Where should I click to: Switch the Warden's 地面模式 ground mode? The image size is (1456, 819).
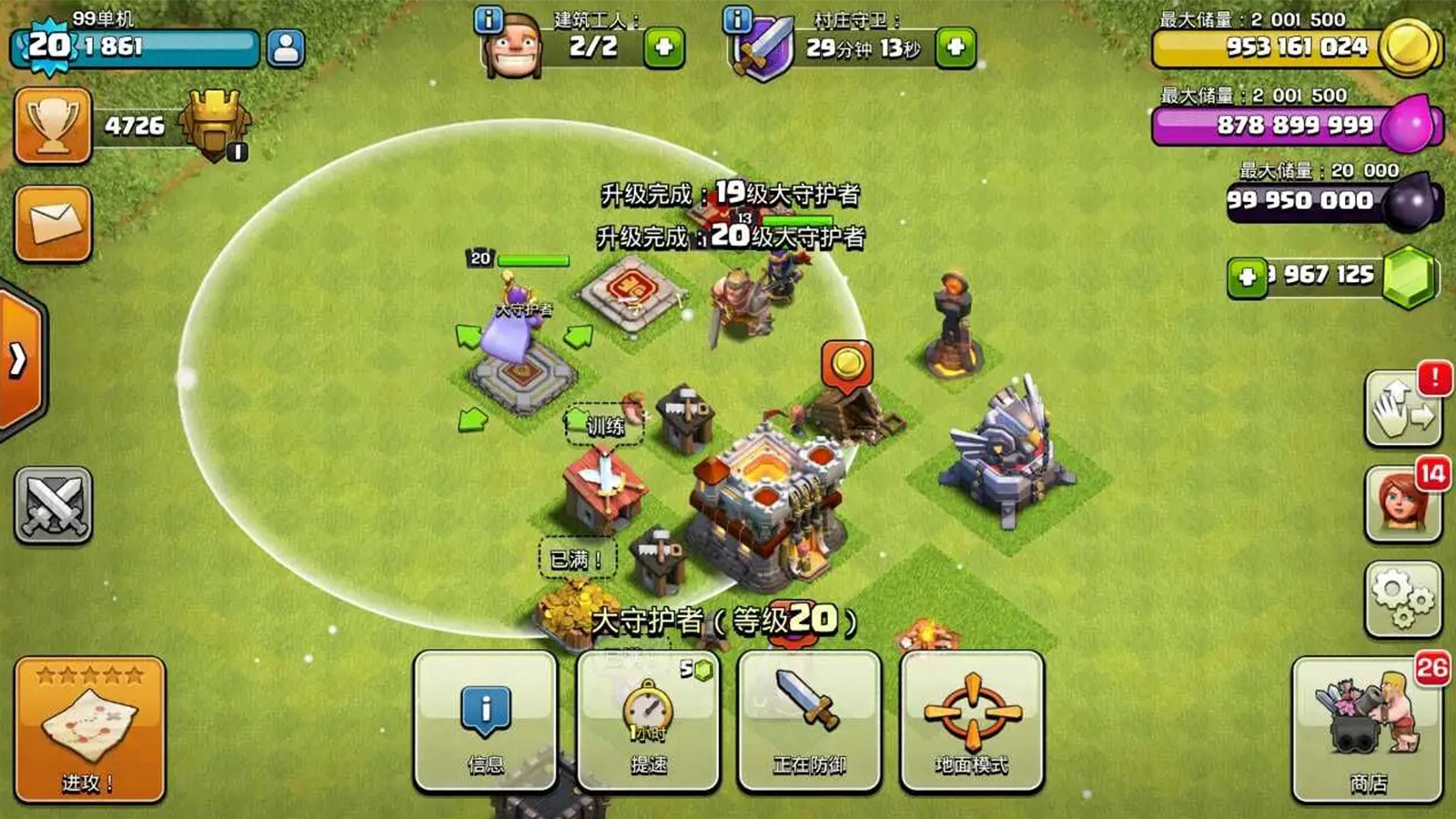971,721
